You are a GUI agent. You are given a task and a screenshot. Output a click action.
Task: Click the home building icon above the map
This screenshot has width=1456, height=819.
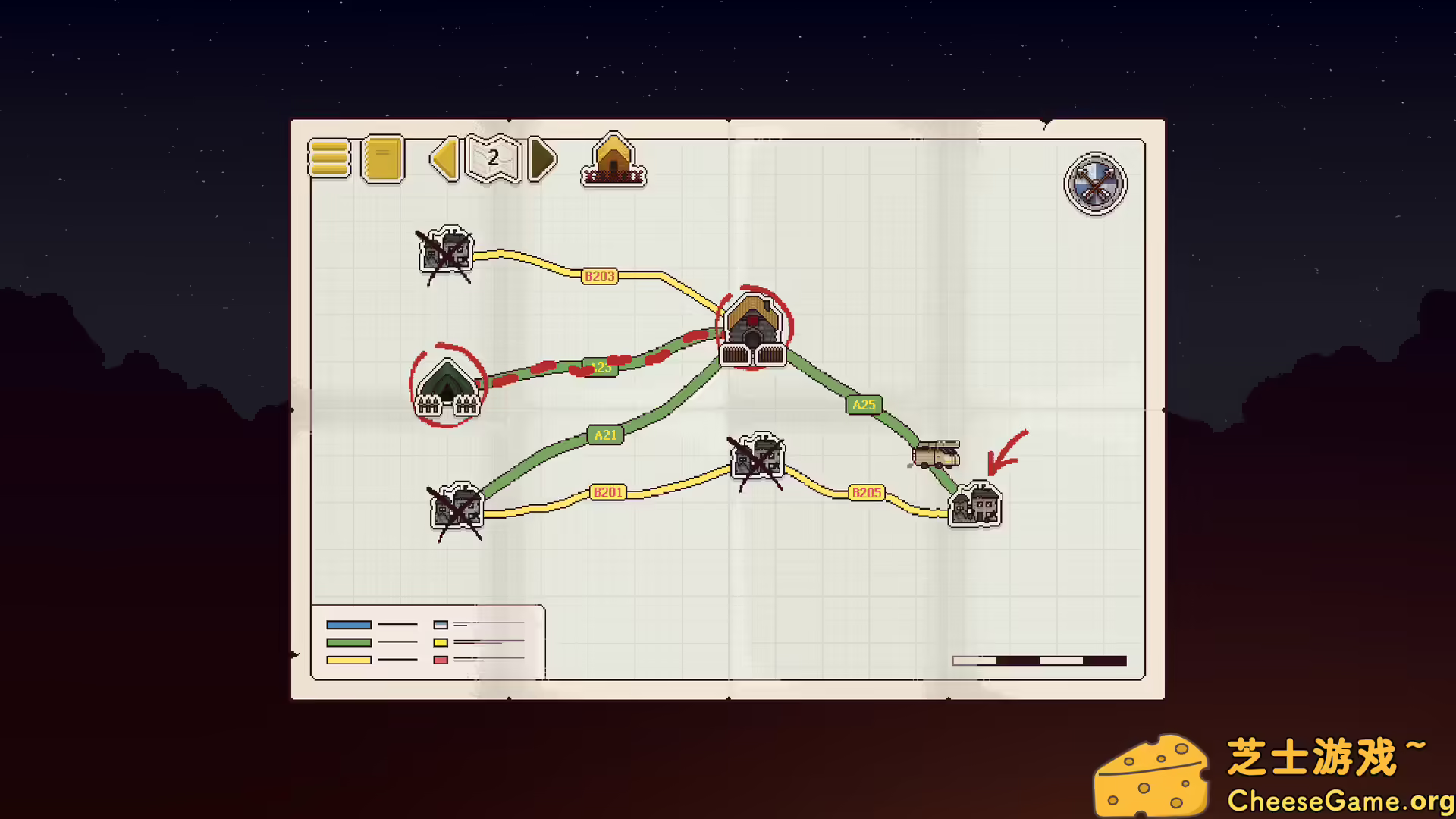click(x=613, y=158)
